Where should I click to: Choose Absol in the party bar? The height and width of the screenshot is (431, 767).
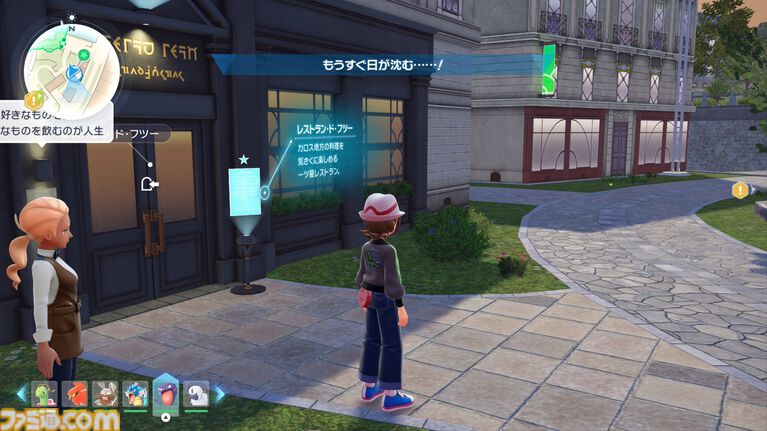pyautogui.click(x=196, y=394)
